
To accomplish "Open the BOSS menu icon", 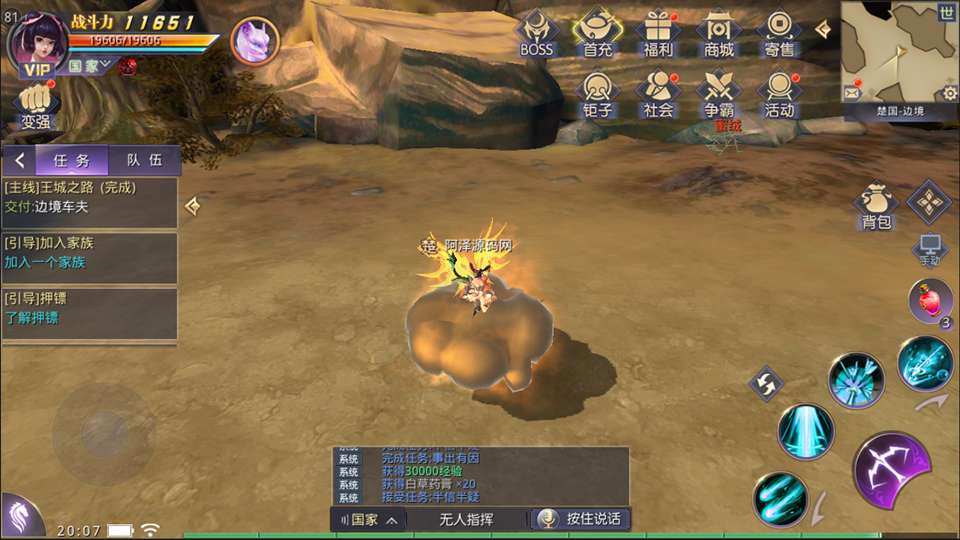I will (x=537, y=32).
